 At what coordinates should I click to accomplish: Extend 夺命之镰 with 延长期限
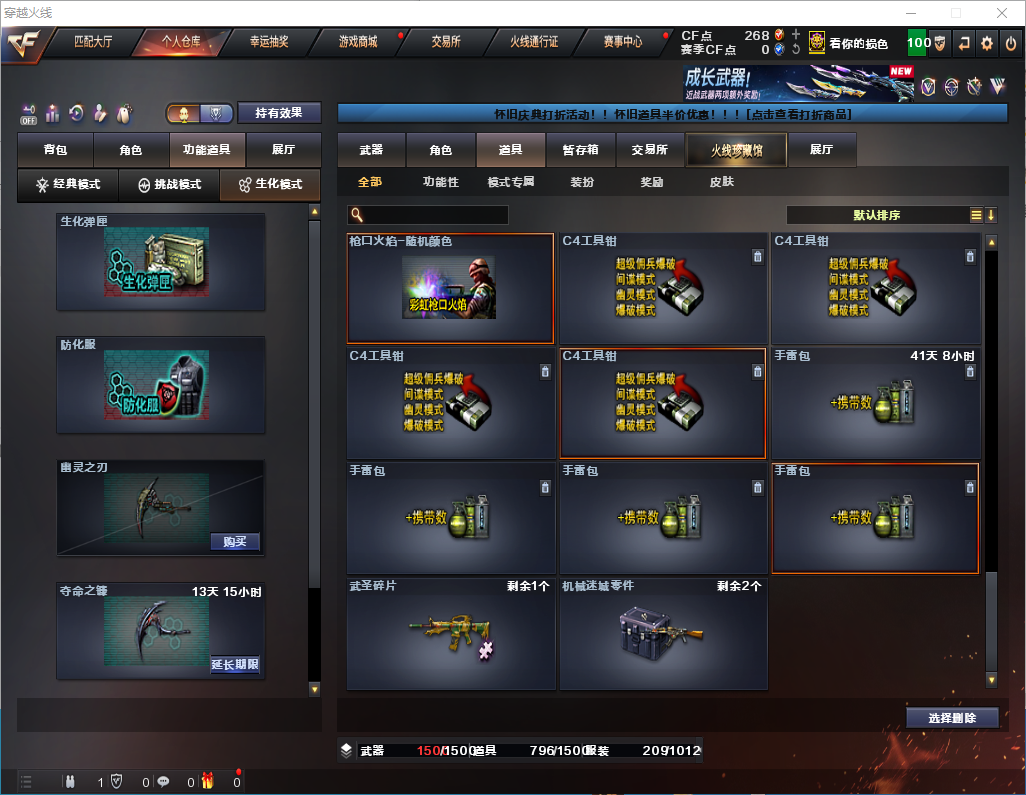tap(235, 665)
